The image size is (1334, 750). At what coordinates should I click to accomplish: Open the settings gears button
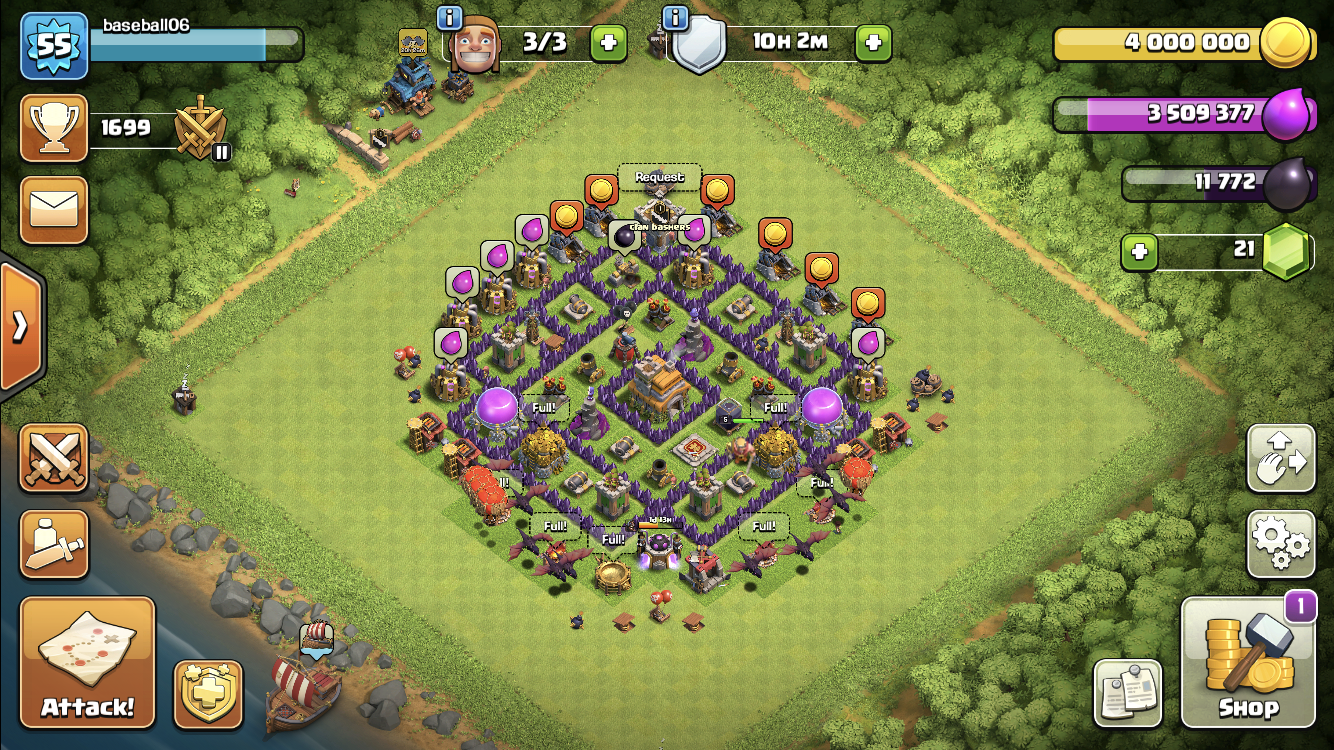pyautogui.click(x=1280, y=544)
